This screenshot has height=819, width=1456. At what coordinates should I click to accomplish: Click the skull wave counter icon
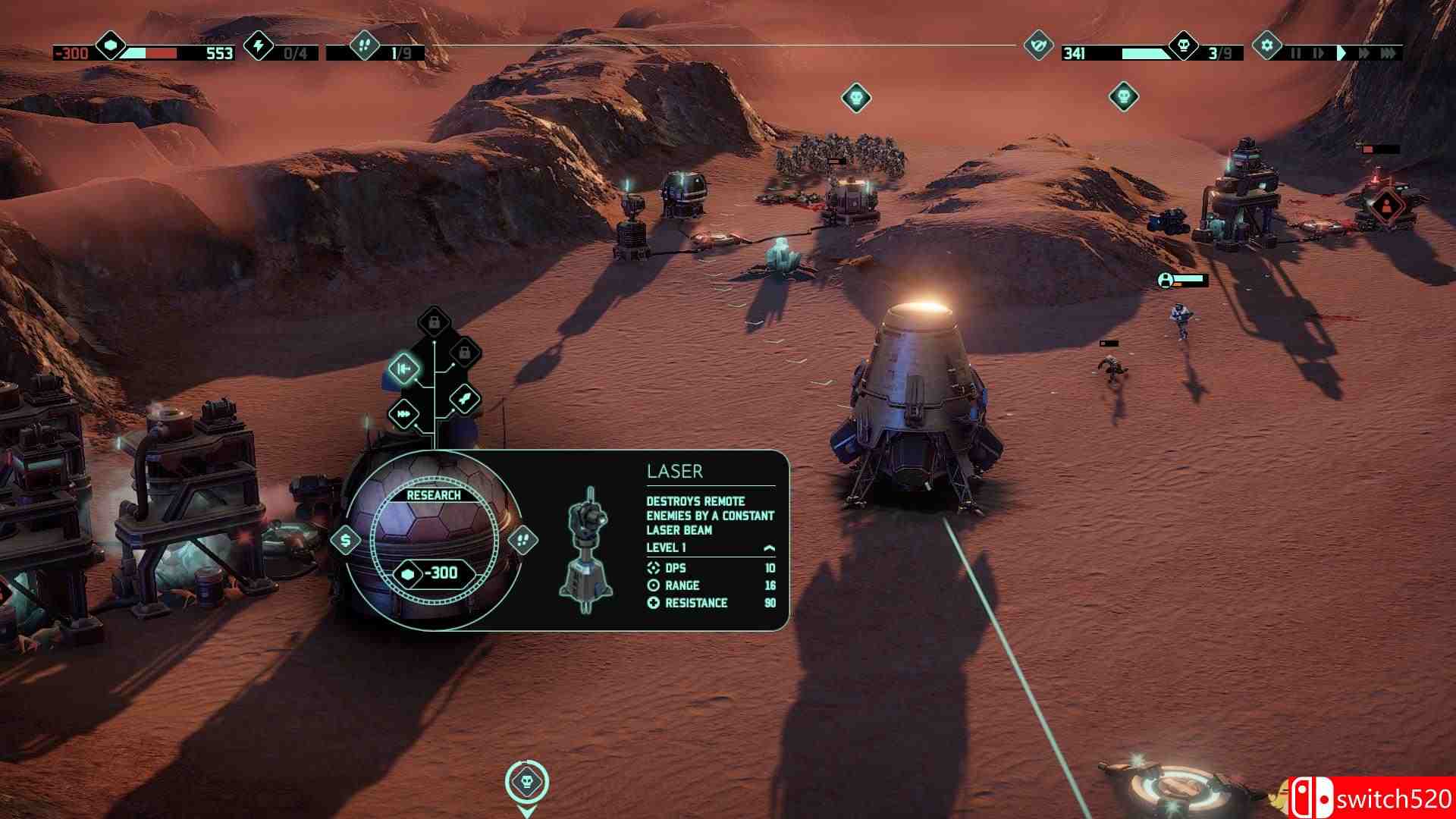tap(1183, 46)
